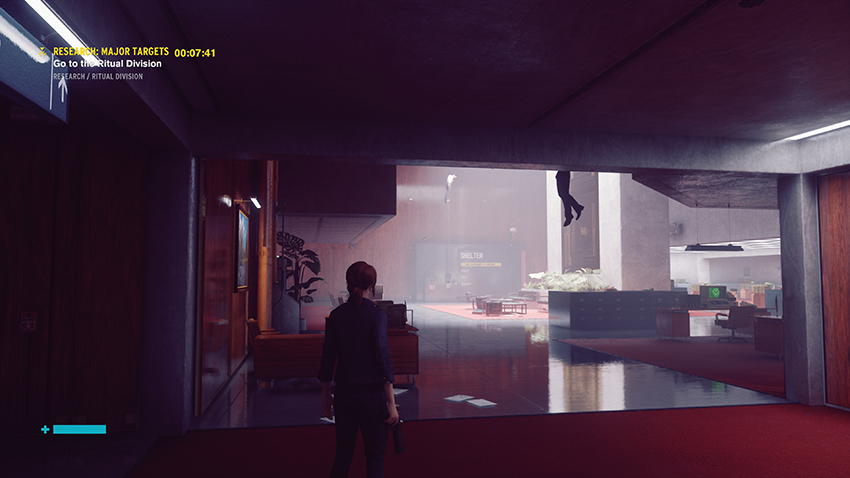Select the Research: Major Targets mission title
Screen dimensions: 850x478
[x=110, y=51]
